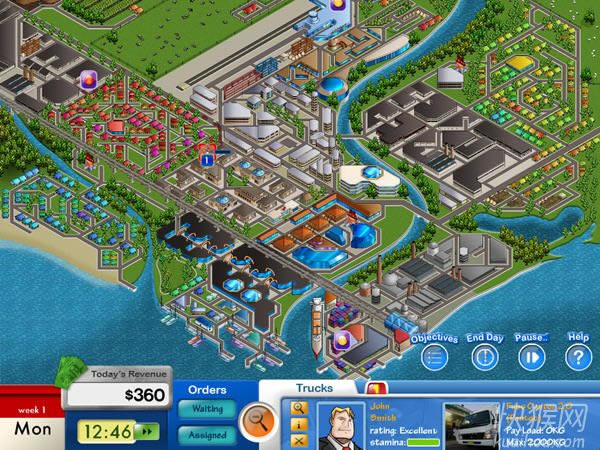The height and width of the screenshot is (450, 600).
Task: Pause the game
Action: pos(531,357)
